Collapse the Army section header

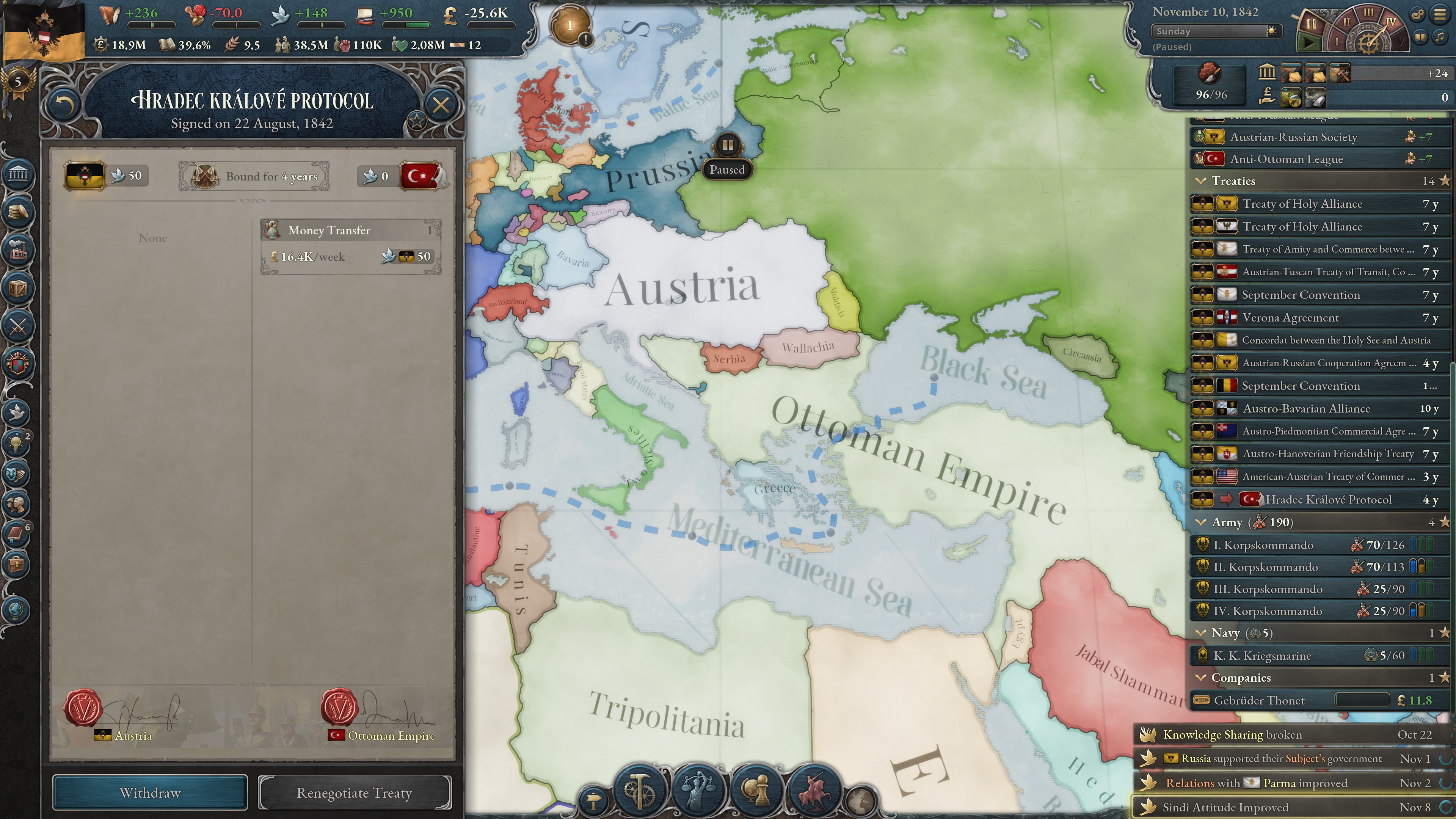pyautogui.click(x=1200, y=522)
